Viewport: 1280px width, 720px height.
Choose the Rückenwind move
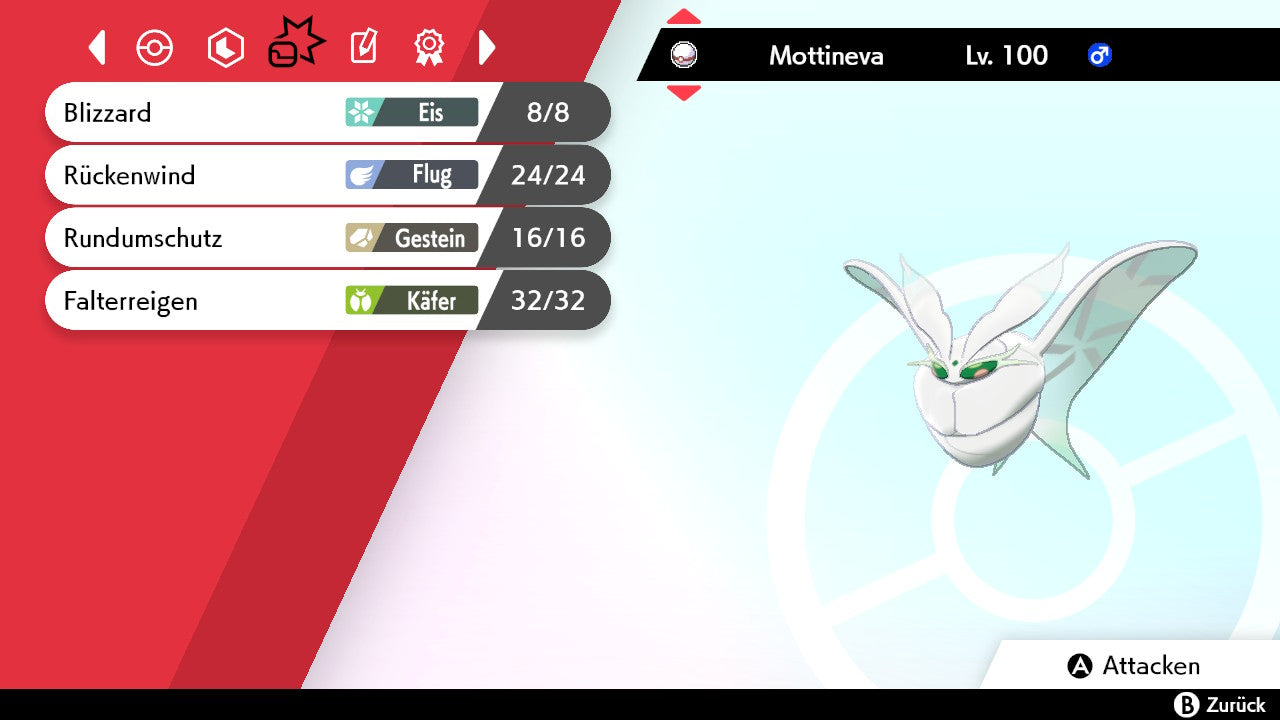point(326,175)
